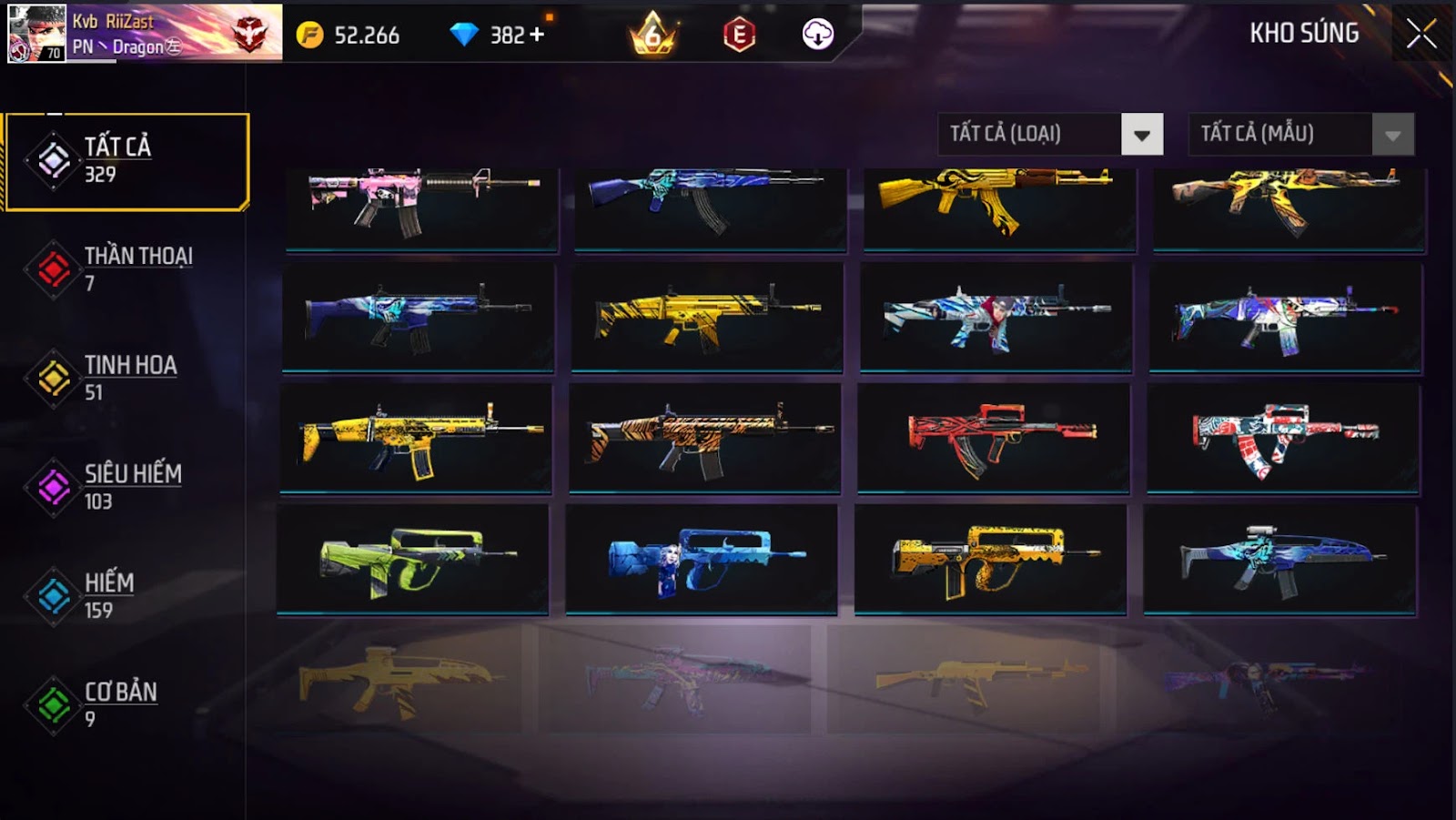Switch to the Hiếm rarity tab

tap(126, 596)
